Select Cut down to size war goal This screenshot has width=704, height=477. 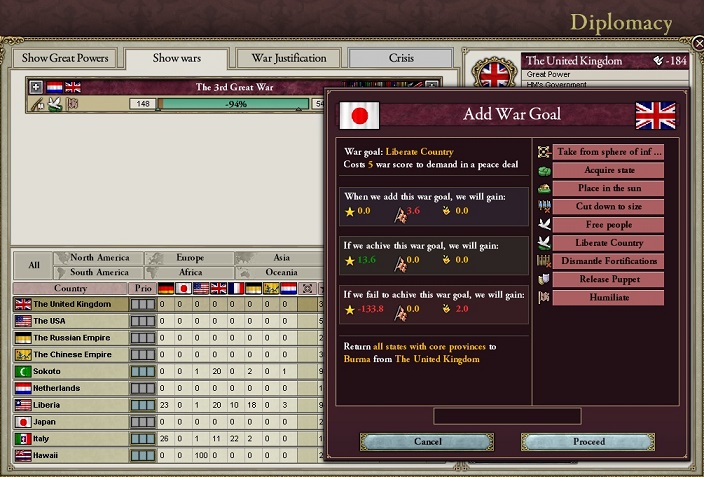609,206
